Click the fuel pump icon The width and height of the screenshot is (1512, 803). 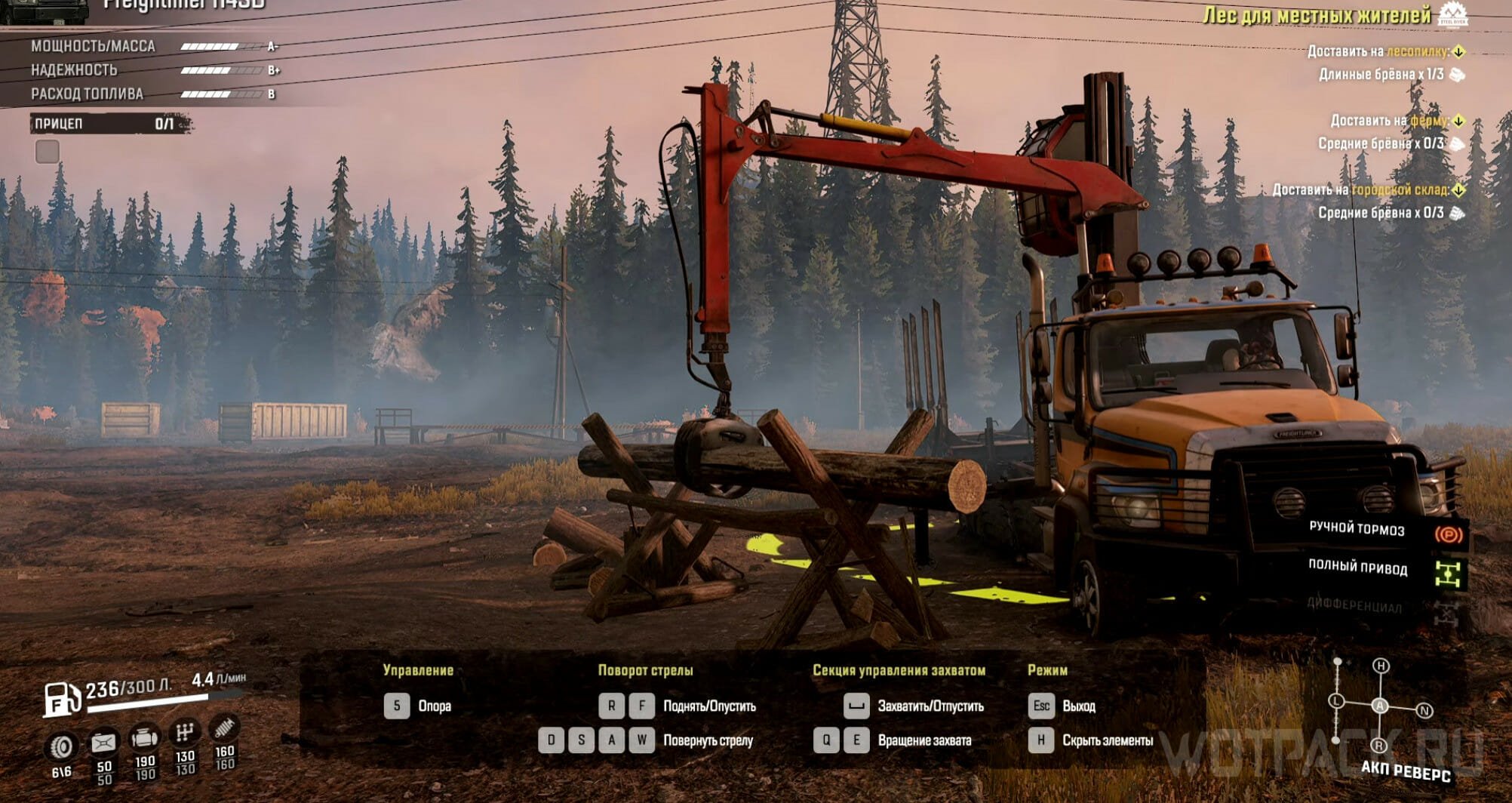click(x=61, y=698)
